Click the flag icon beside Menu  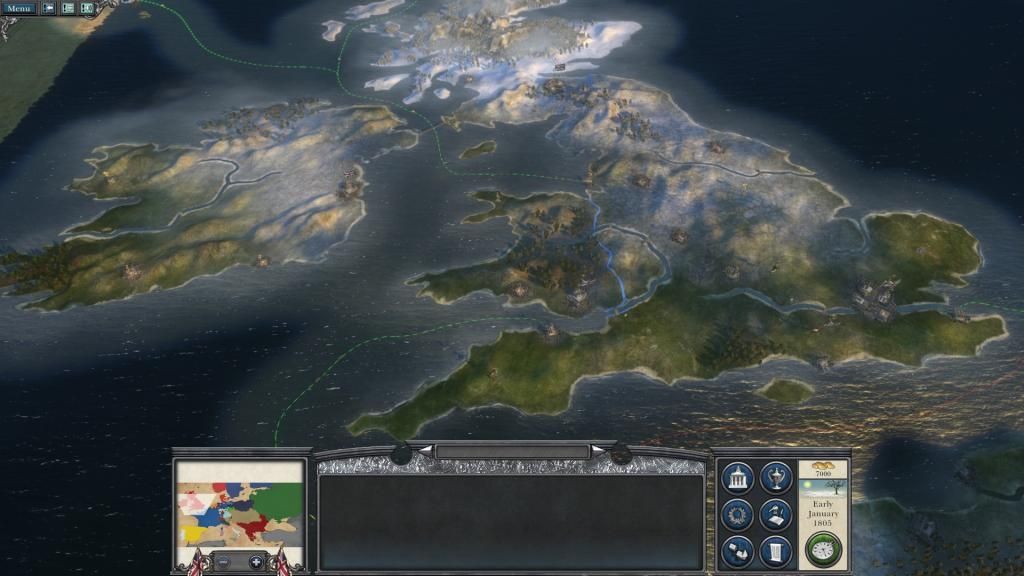pos(49,8)
